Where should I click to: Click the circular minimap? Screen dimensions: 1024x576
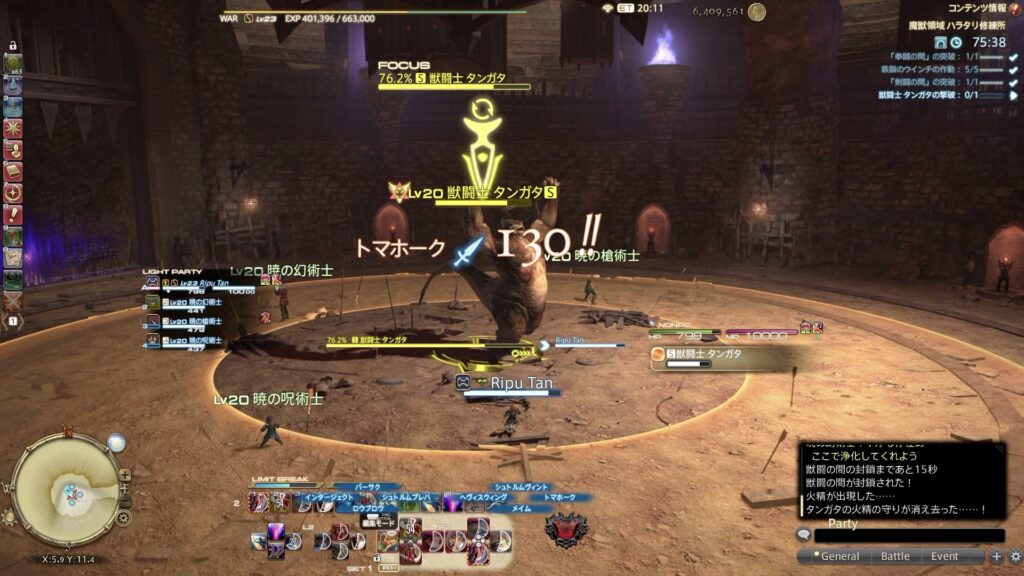coord(62,489)
